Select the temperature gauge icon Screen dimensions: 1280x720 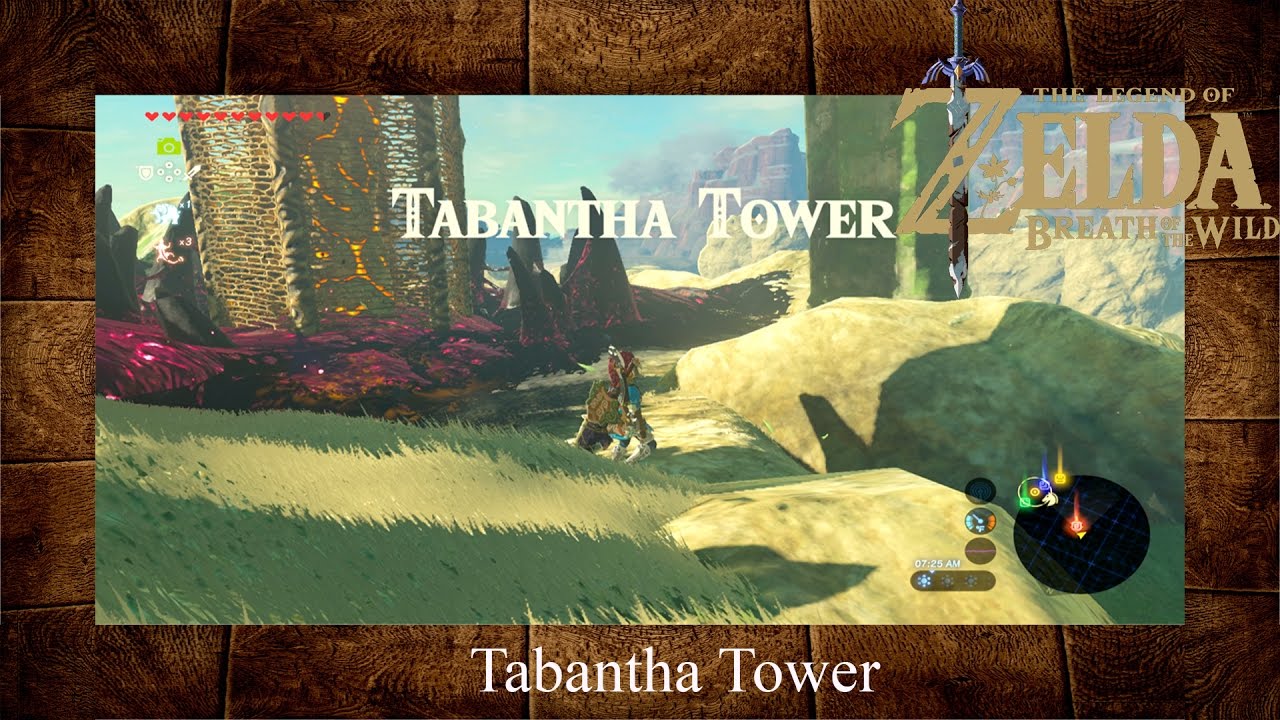(980, 522)
